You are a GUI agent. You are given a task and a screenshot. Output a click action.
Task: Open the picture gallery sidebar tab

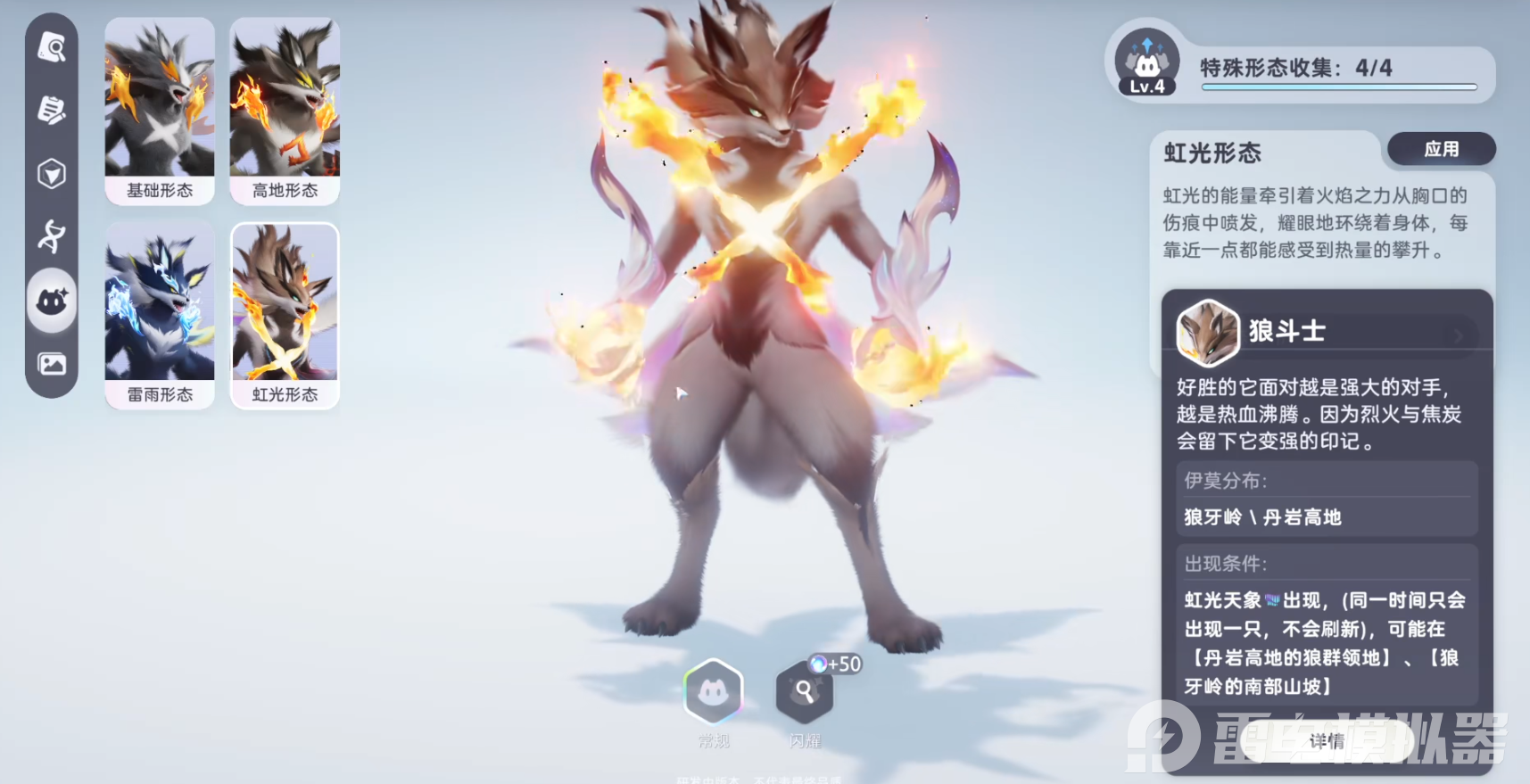click(x=52, y=364)
